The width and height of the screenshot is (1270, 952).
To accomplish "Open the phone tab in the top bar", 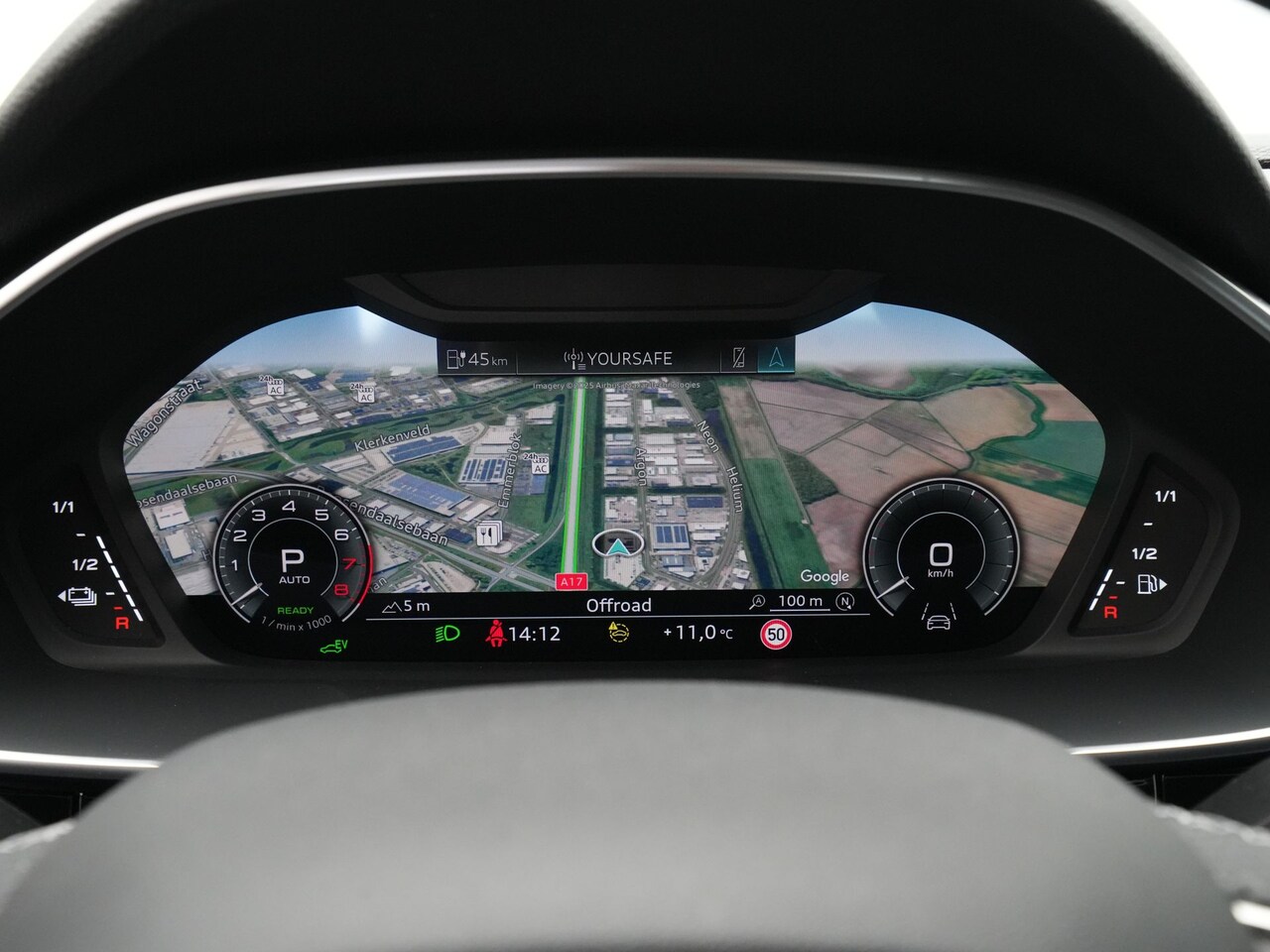I will pyautogui.click(x=736, y=358).
